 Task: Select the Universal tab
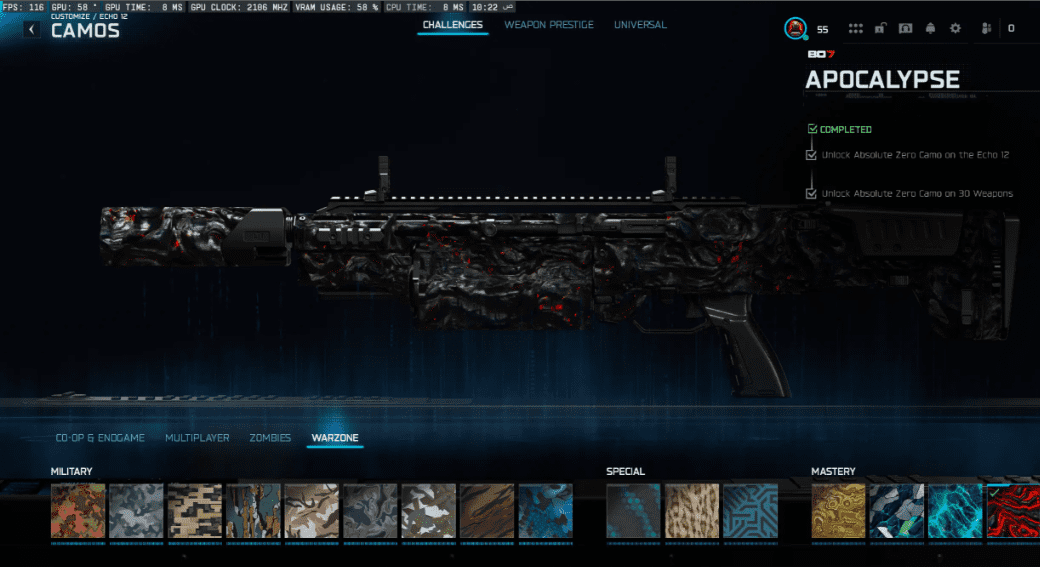point(640,25)
